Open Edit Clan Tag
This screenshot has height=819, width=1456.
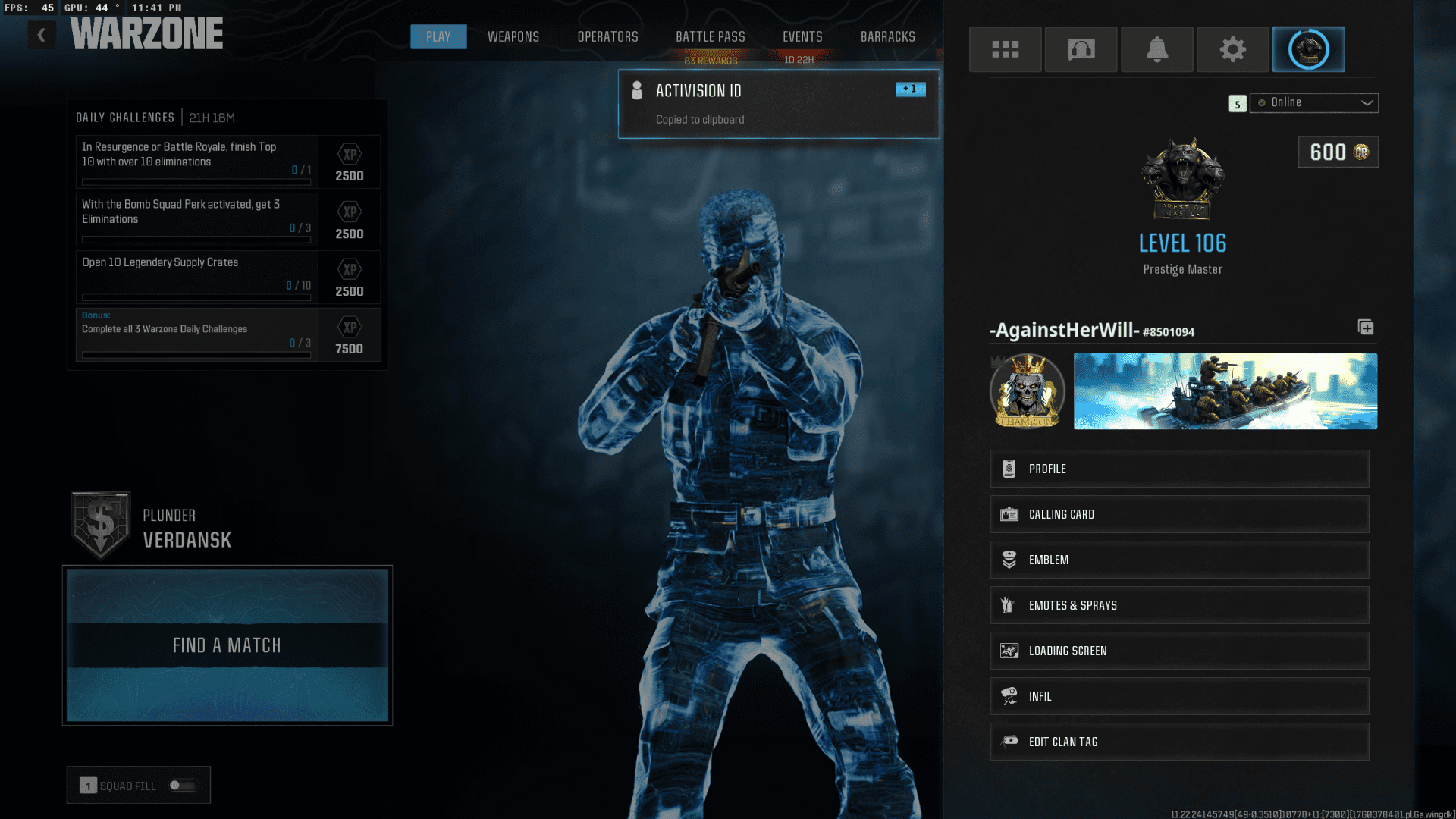click(1179, 741)
